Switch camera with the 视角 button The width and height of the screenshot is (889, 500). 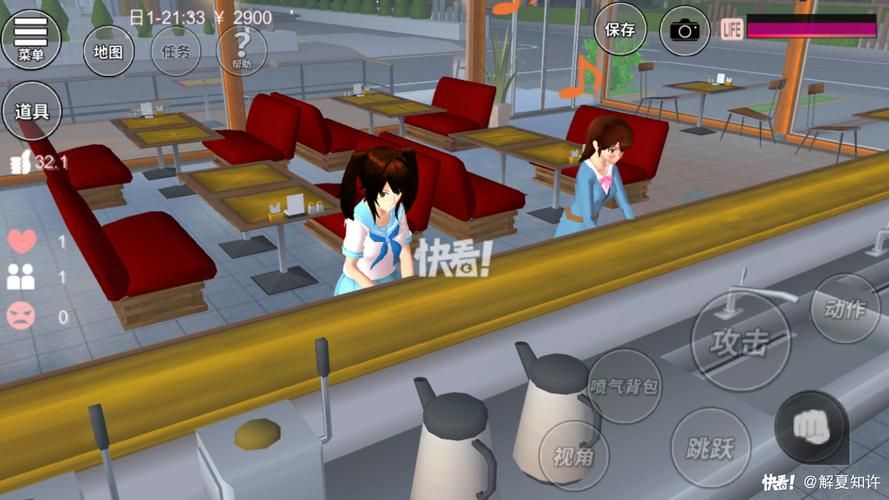574,456
